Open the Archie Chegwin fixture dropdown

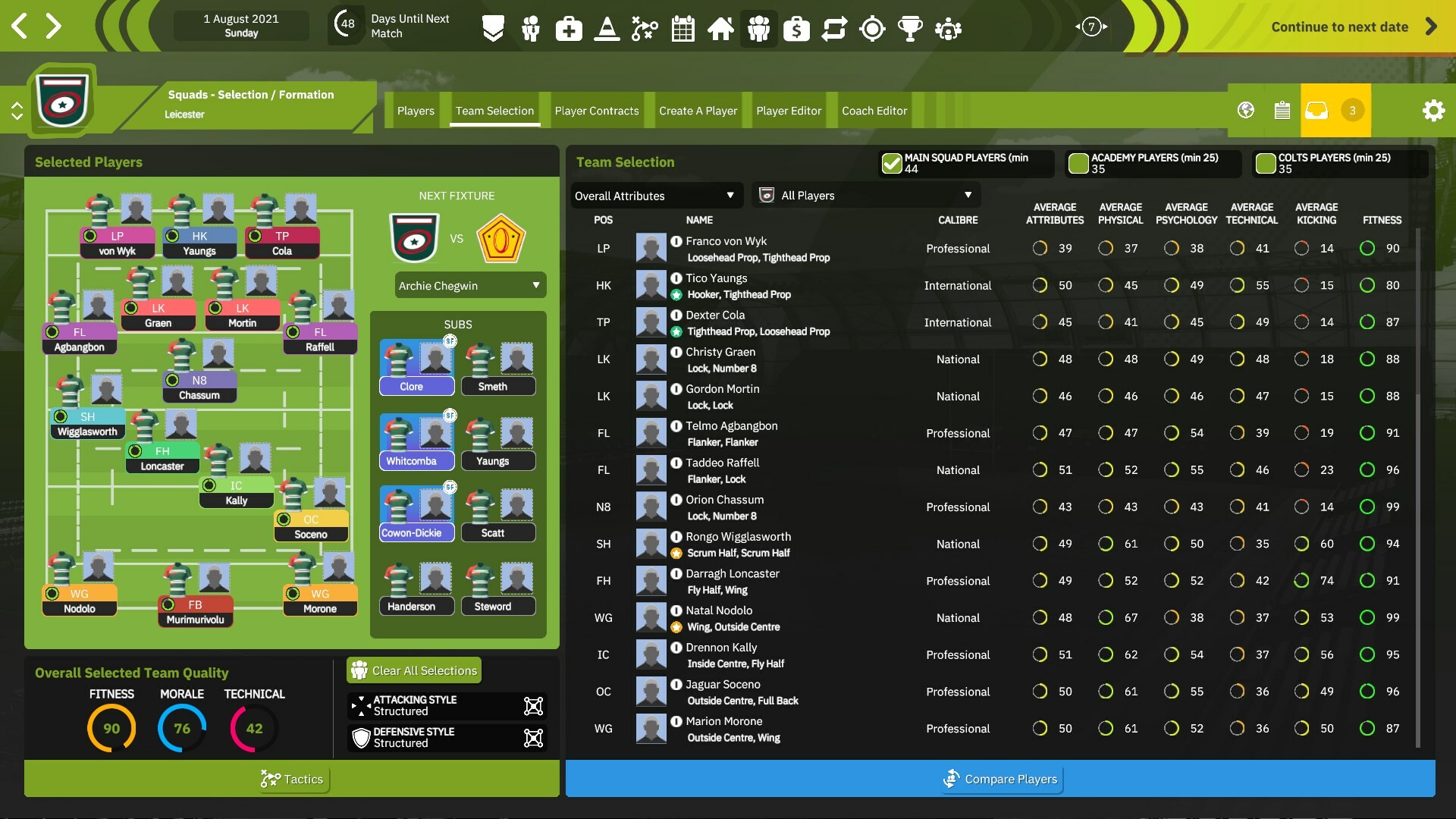pos(469,285)
